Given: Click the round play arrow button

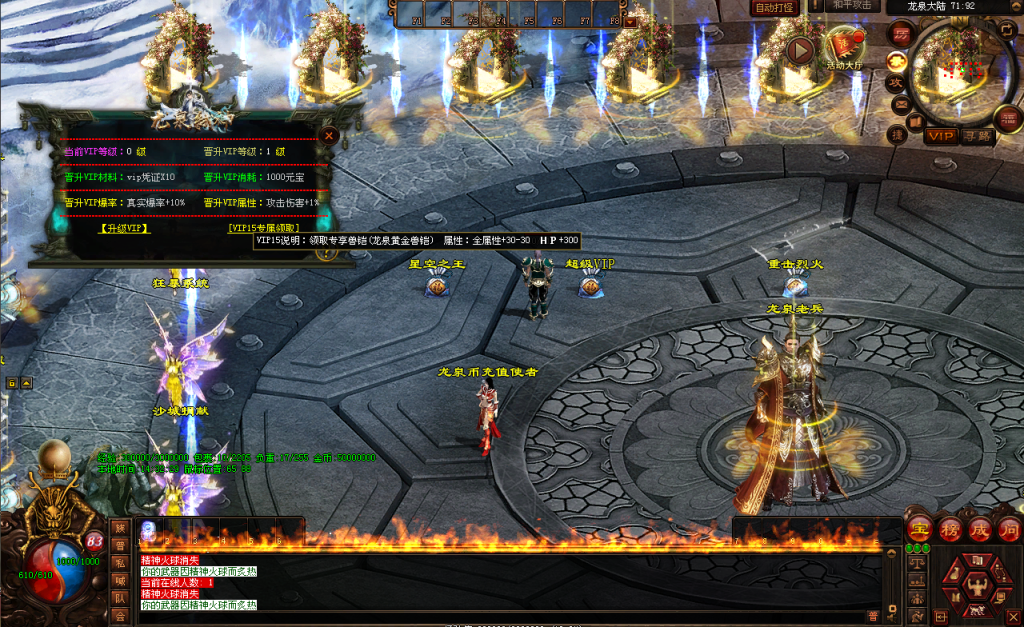Looking at the screenshot, I should click(x=800, y=50).
